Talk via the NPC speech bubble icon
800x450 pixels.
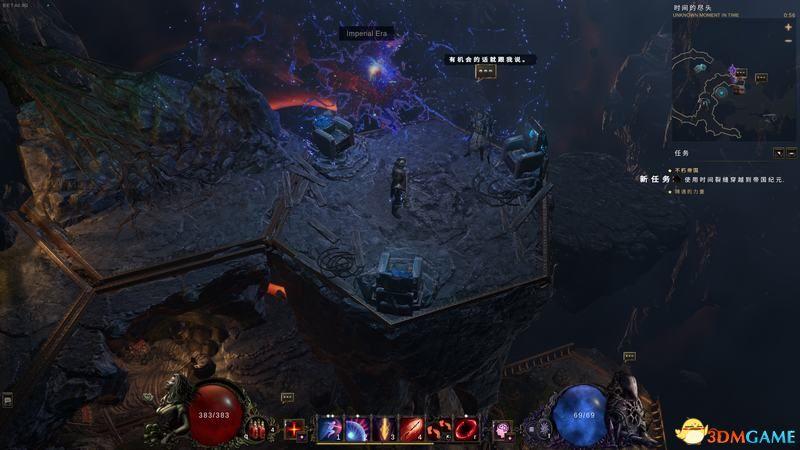tap(485, 72)
